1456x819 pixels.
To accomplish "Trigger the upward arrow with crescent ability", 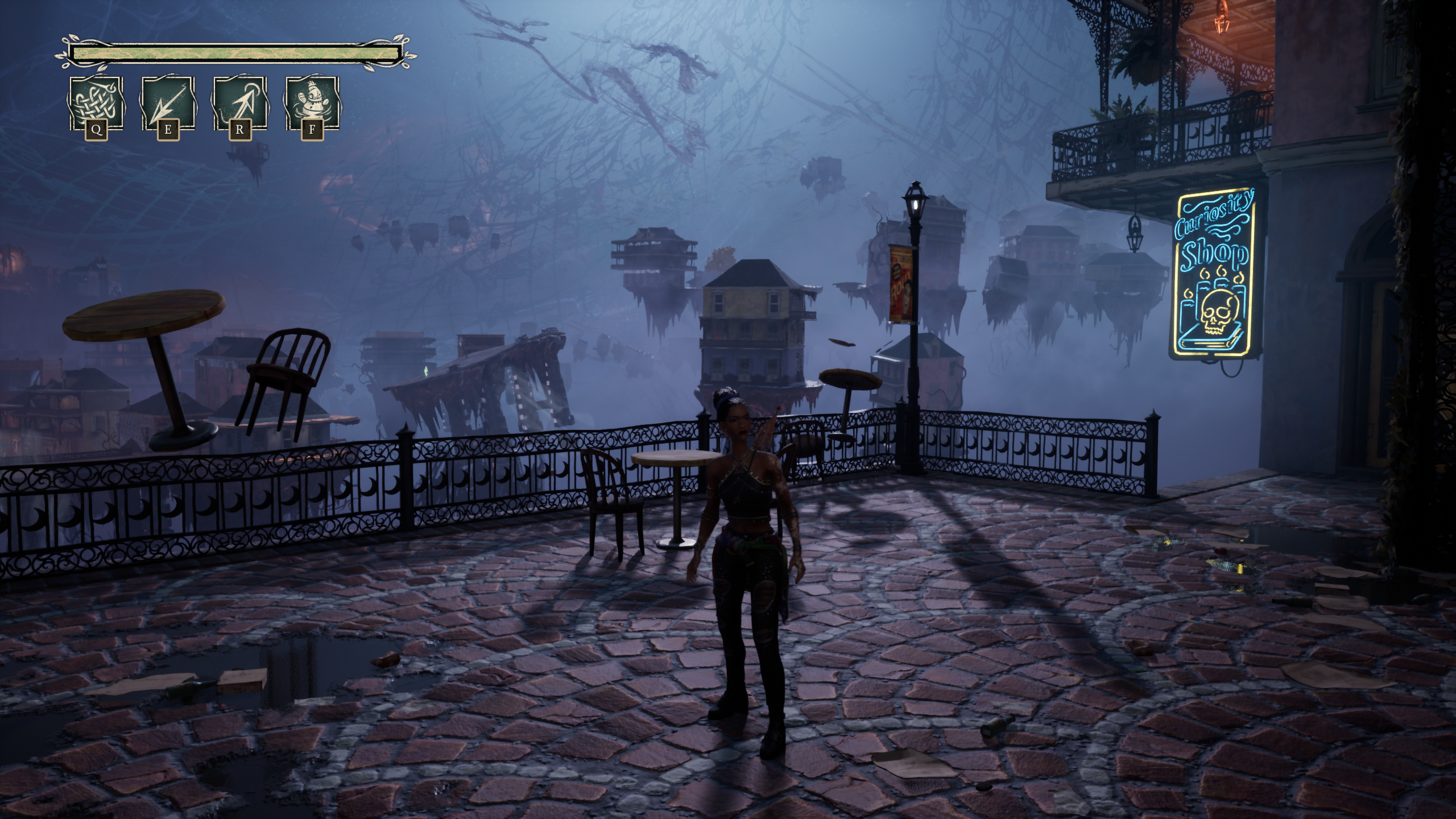I will click(x=239, y=104).
